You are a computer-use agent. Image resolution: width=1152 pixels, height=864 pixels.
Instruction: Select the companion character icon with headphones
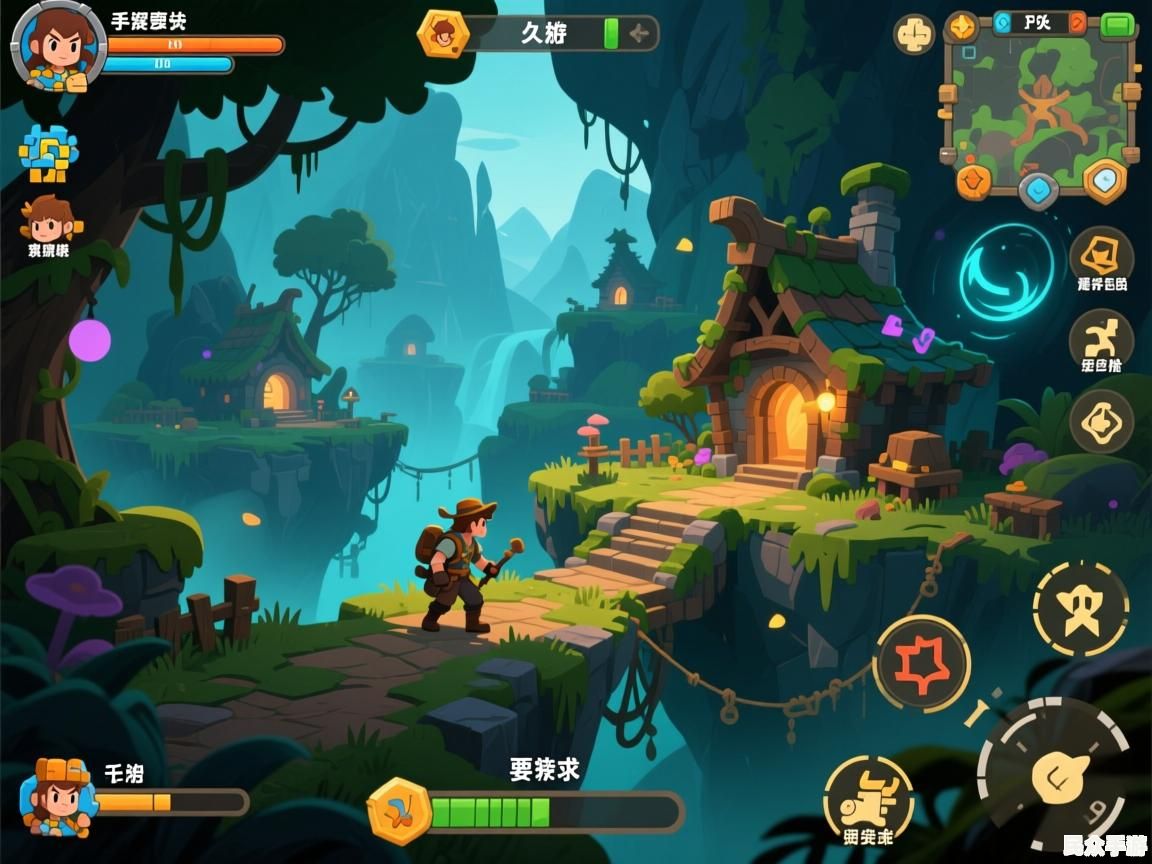click(48, 220)
